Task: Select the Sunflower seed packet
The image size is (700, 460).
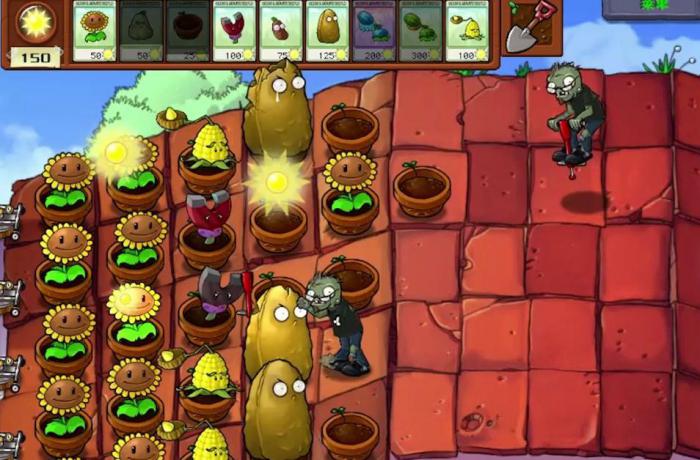Action: [x=96, y=31]
